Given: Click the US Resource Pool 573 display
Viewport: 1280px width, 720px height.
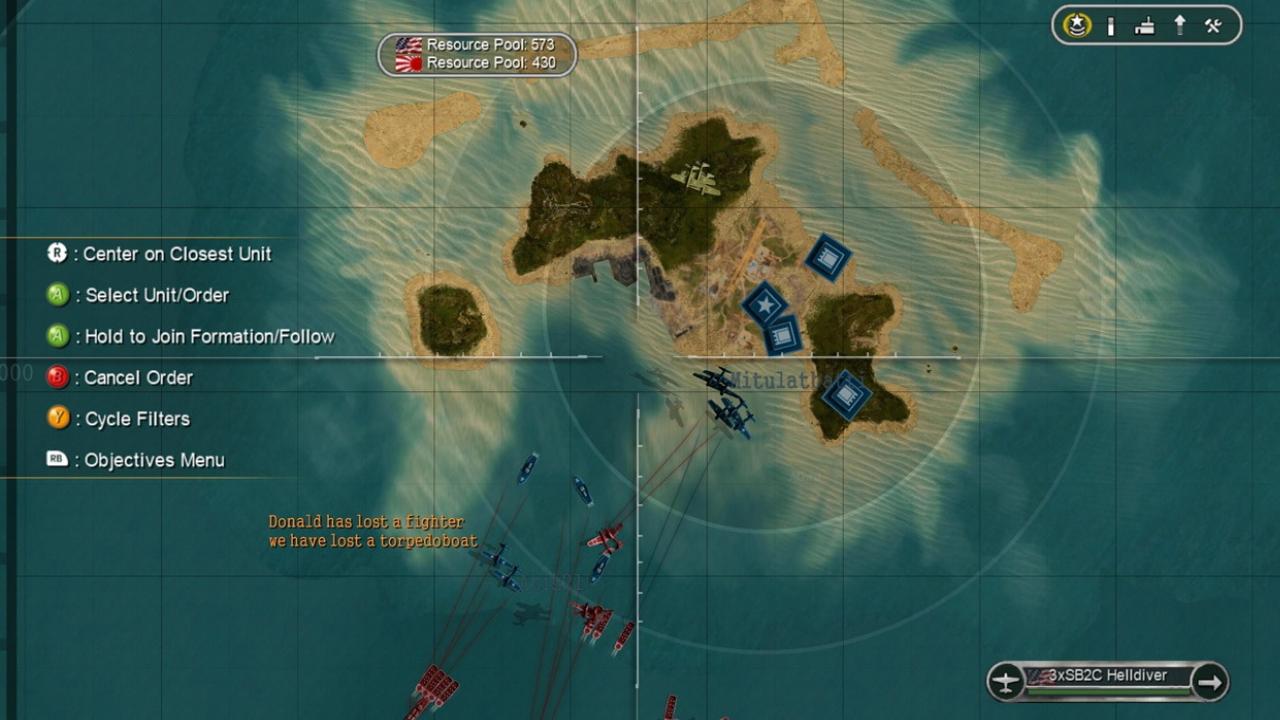Looking at the screenshot, I should coord(486,44).
